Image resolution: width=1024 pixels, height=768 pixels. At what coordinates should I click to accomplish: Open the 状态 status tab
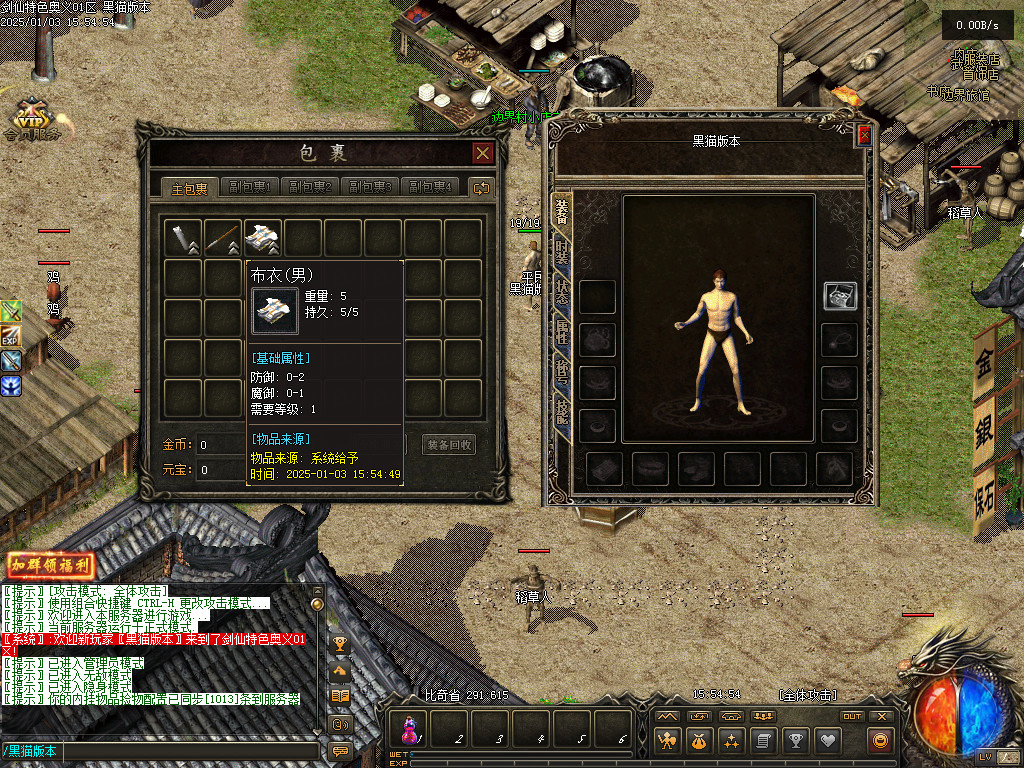pos(562,291)
